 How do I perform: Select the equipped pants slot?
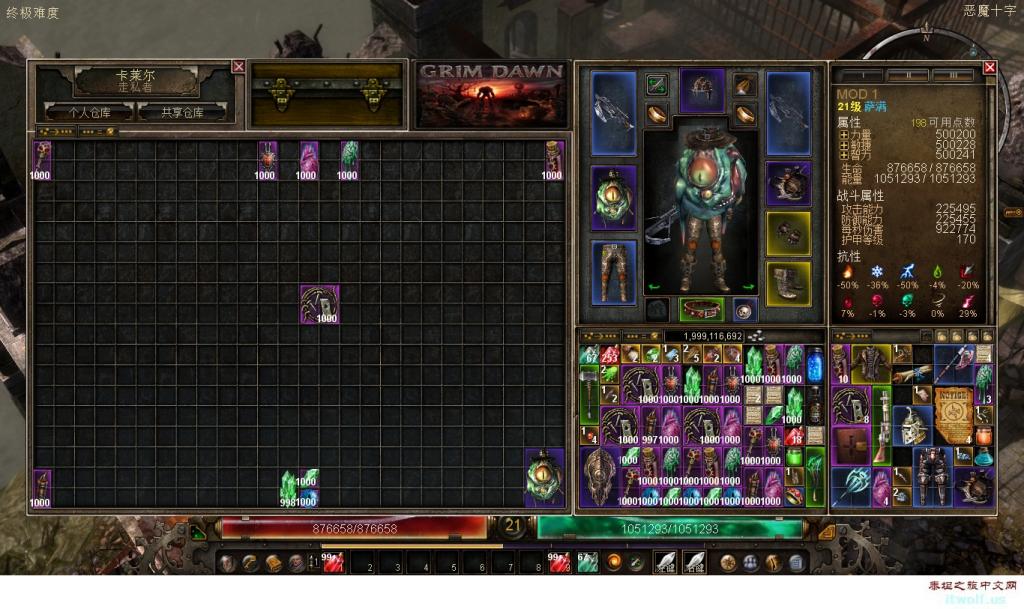click(x=614, y=270)
